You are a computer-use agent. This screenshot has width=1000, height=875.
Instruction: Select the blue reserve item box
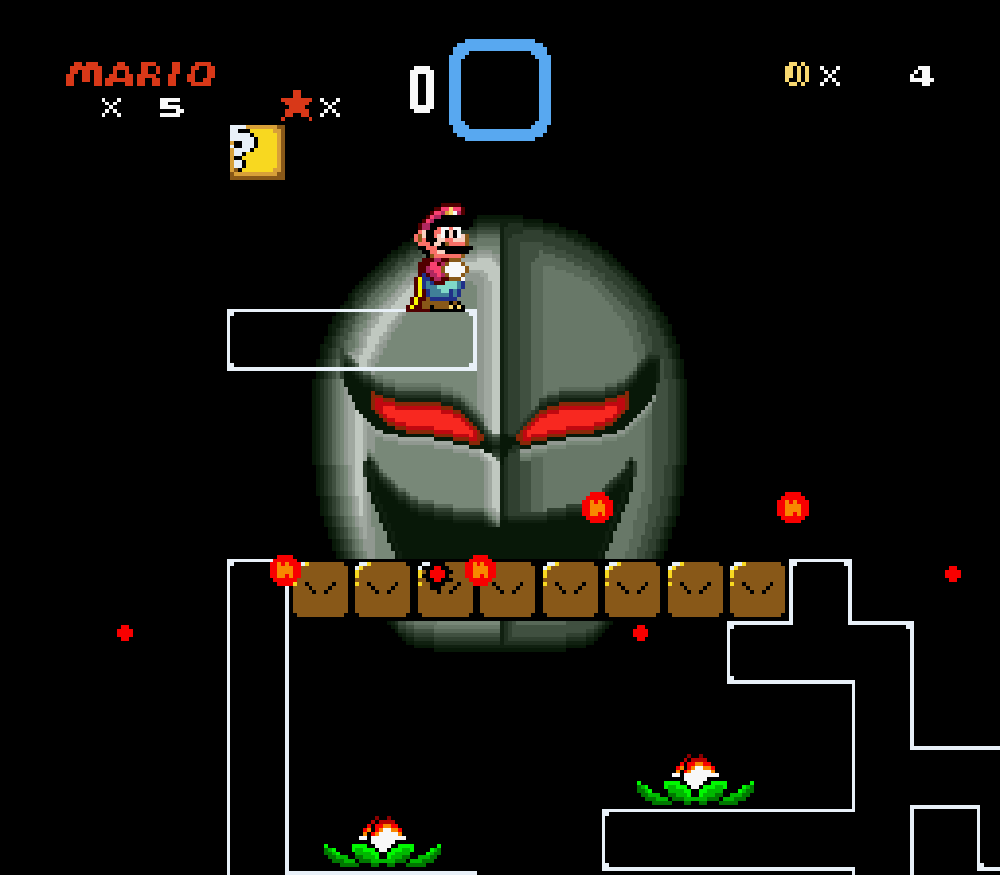[500, 90]
